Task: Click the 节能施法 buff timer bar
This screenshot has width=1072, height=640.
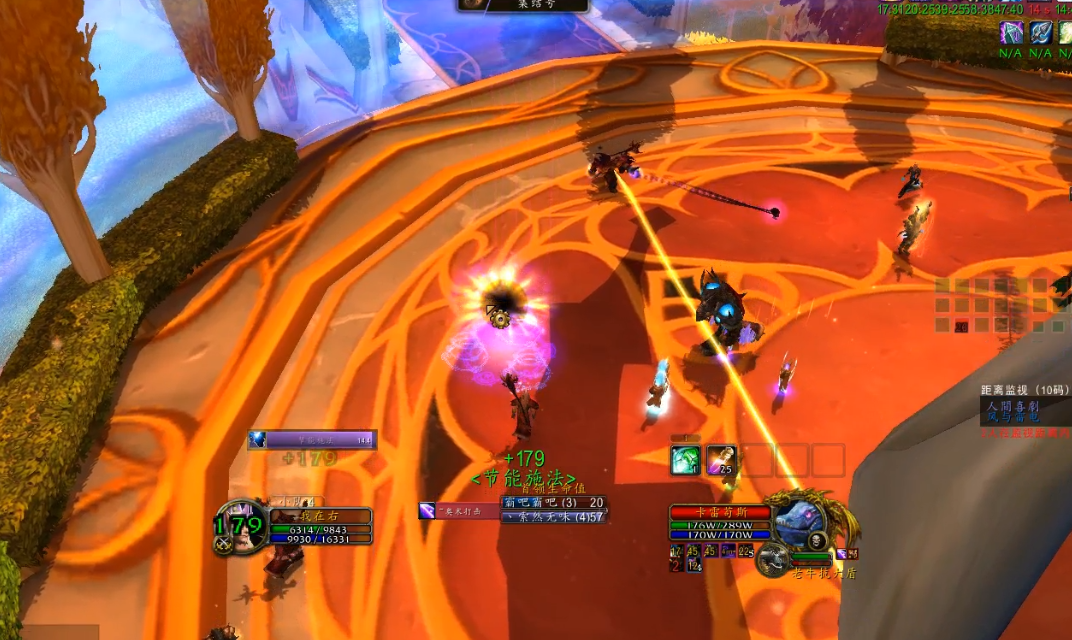Action: coord(312,440)
